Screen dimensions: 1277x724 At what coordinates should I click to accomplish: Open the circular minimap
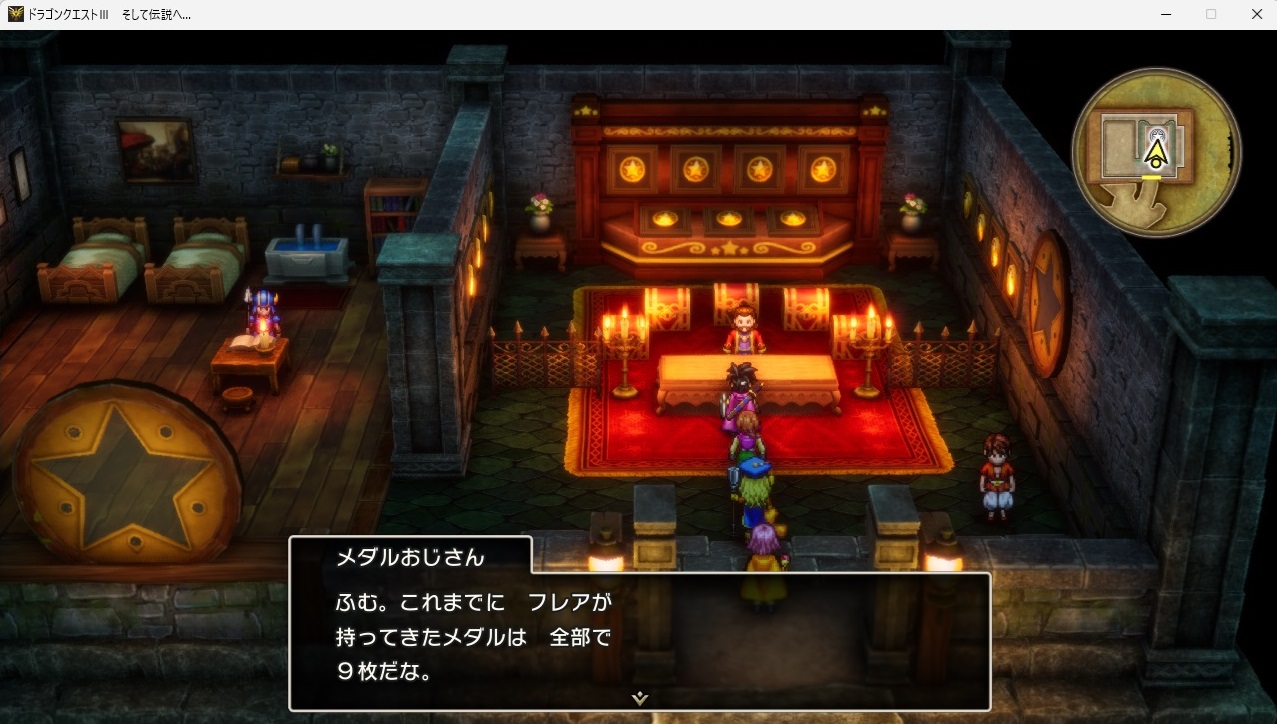point(1156,152)
